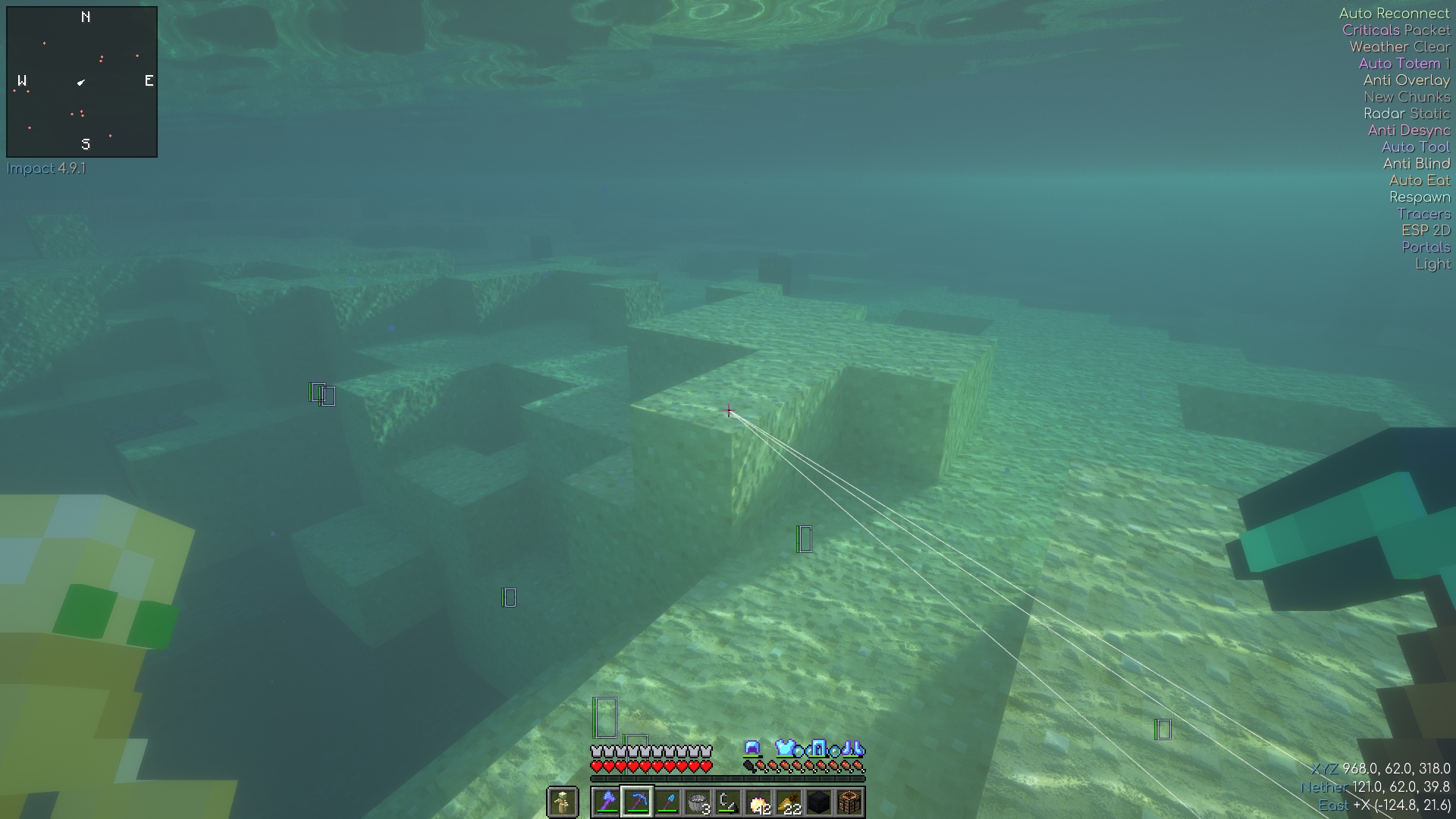Click the diamond boots armor icon
1456x819 pixels.
[x=852, y=748]
